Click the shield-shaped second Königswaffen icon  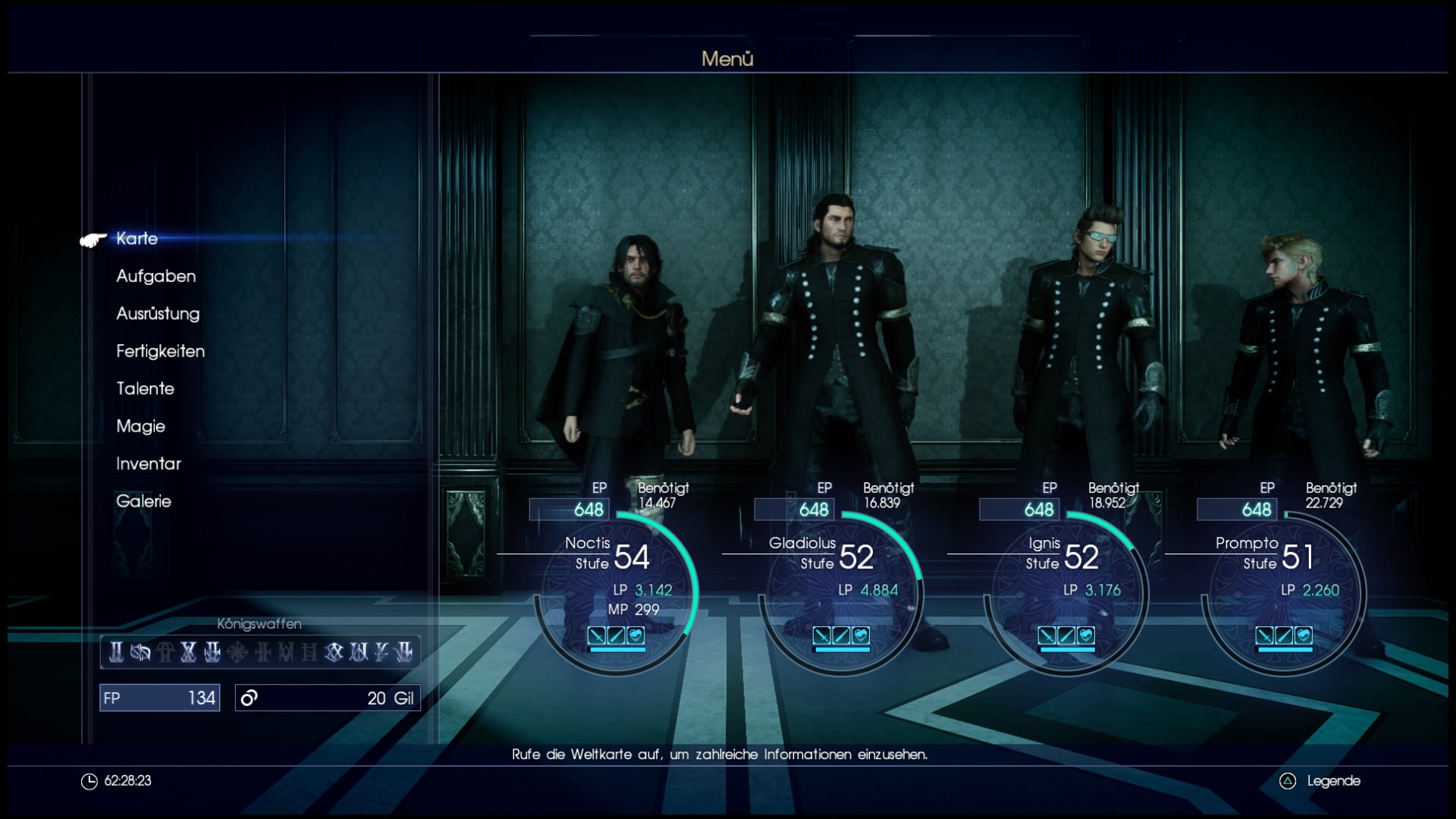click(140, 652)
